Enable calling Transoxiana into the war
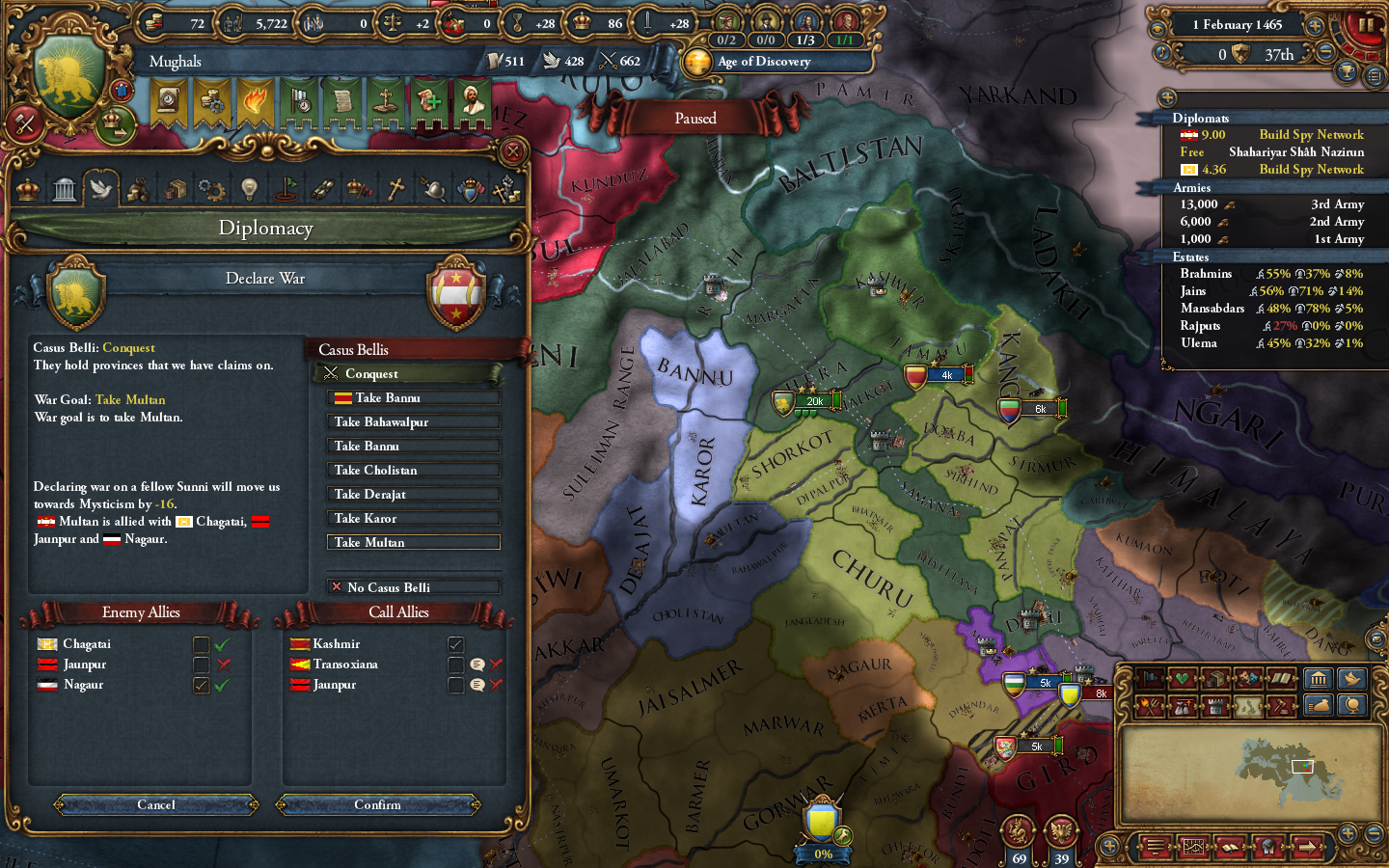 click(455, 665)
